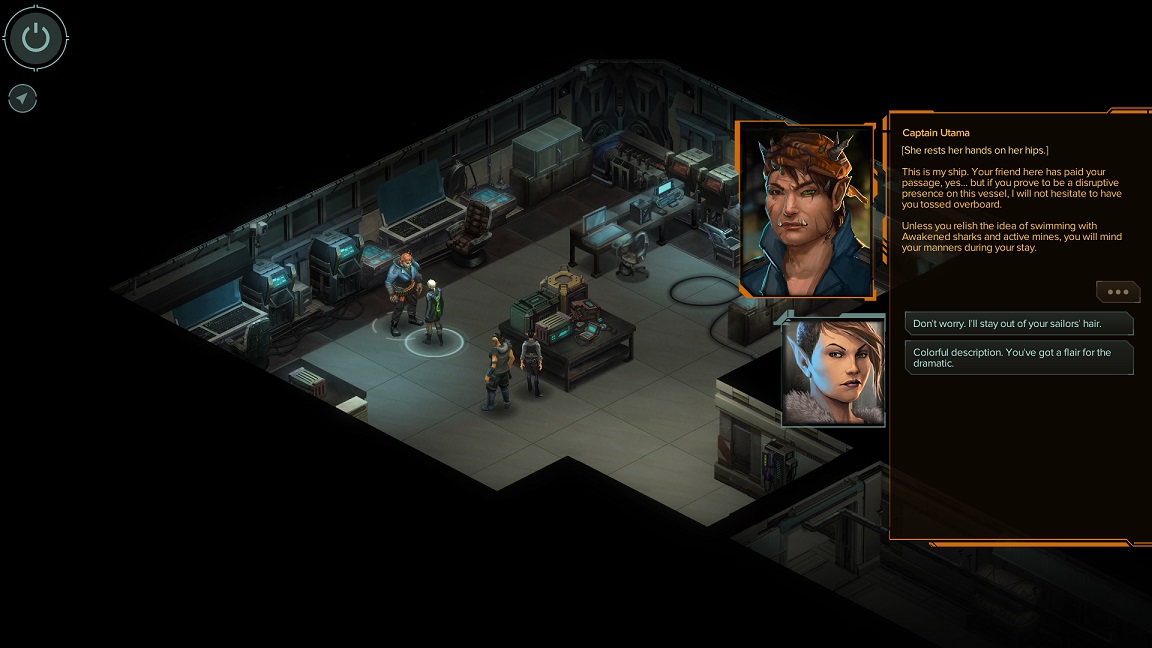This screenshot has width=1152, height=648.
Task: Select the "Colorful description" dialogue reply
Action: coord(1018,357)
